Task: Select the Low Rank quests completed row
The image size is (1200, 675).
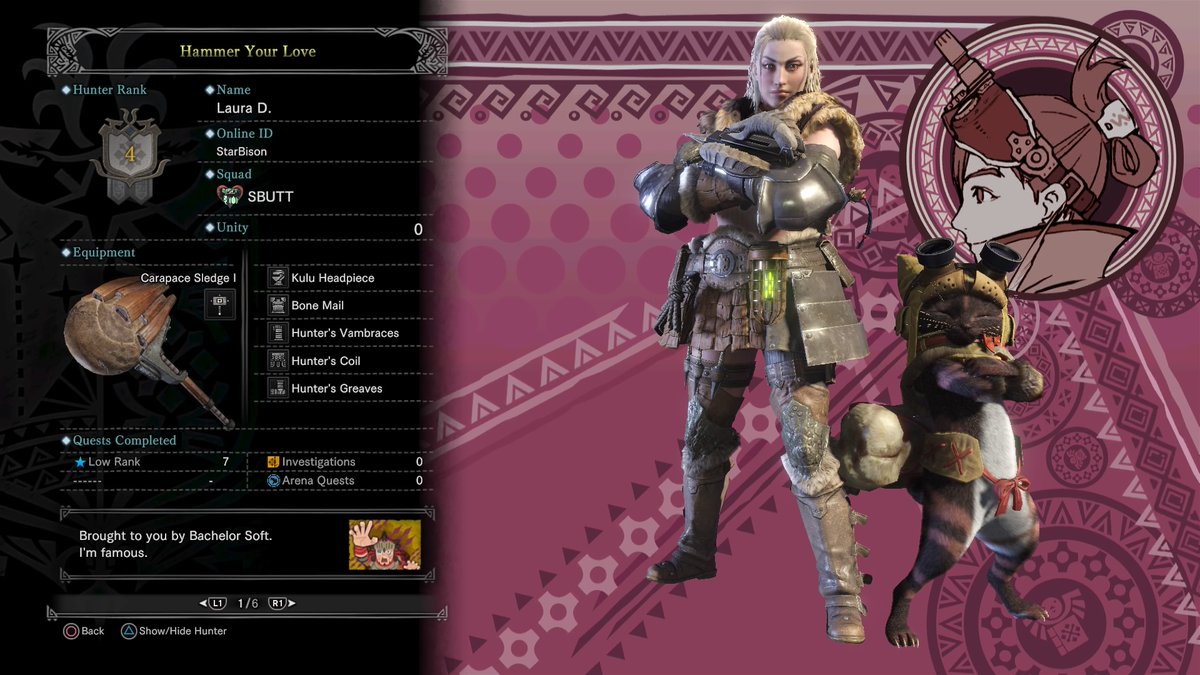Action: (x=150, y=462)
